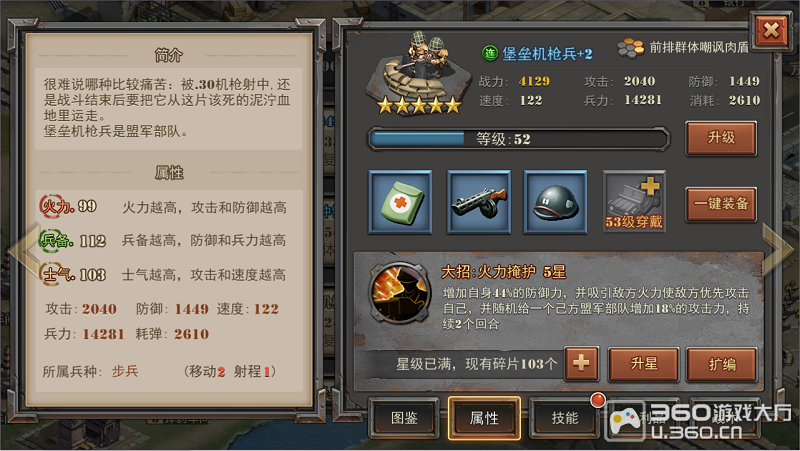Tap the 升星 star-up button
The image size is (800, 451).
click(x=643, y=364)
